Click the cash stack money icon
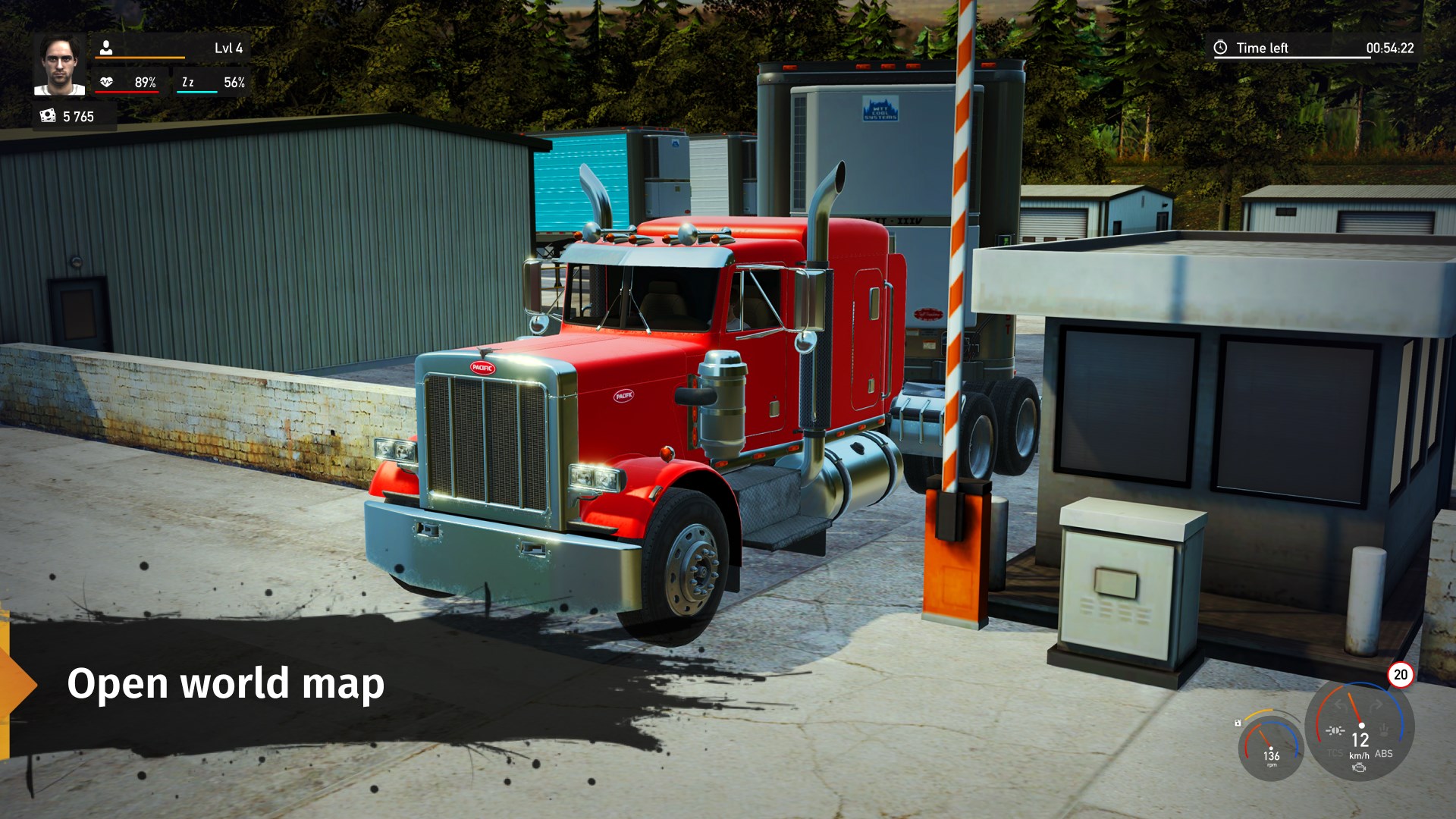 [x=47, y=116]
